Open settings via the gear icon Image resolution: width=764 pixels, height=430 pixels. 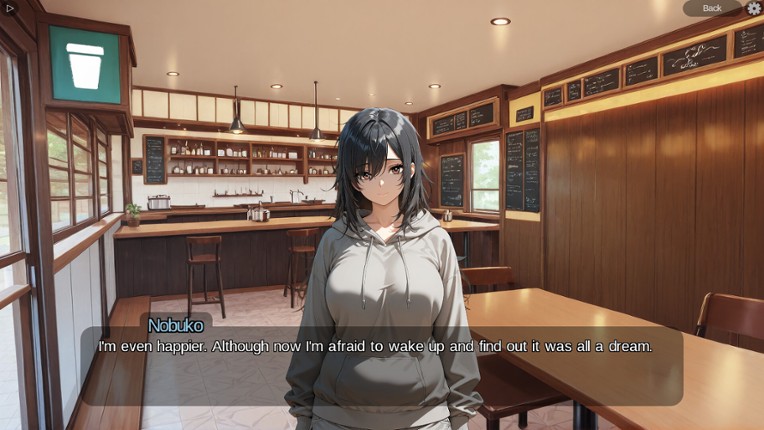(754, 8)
